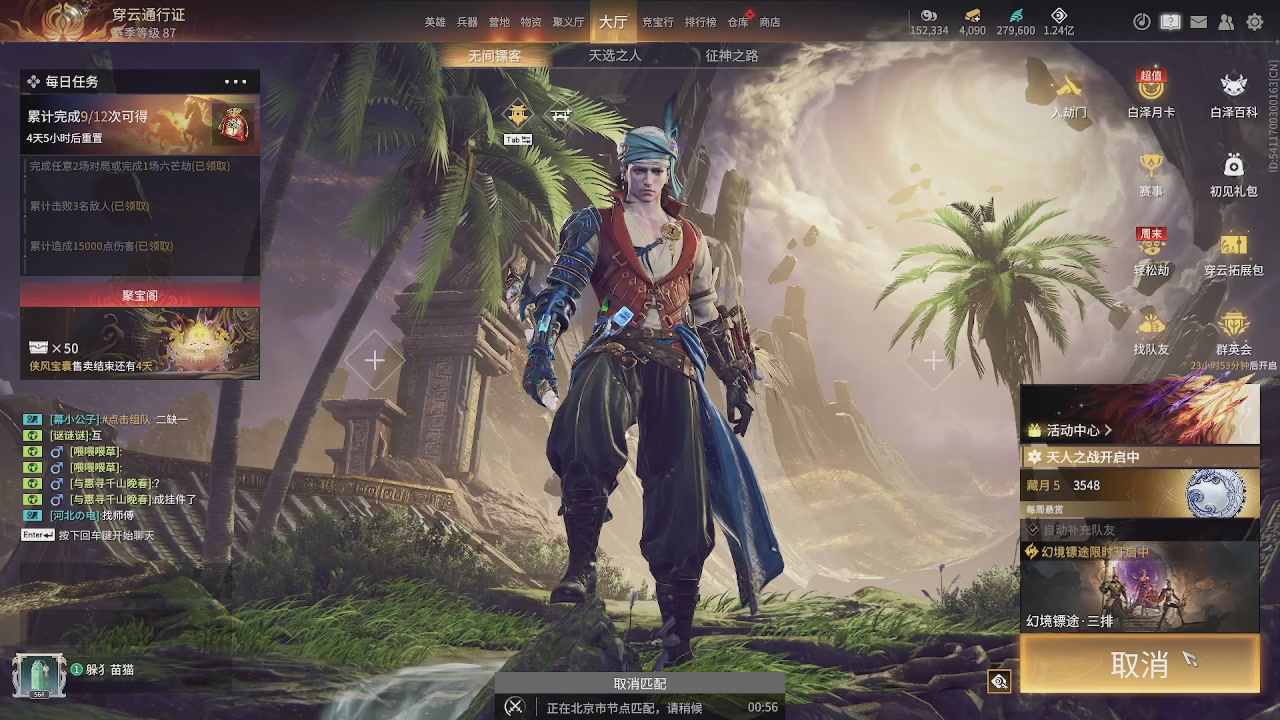
Task: Switch to the 天选之人 mode tab
Action: pyautogui.click(x=615, y=56)
